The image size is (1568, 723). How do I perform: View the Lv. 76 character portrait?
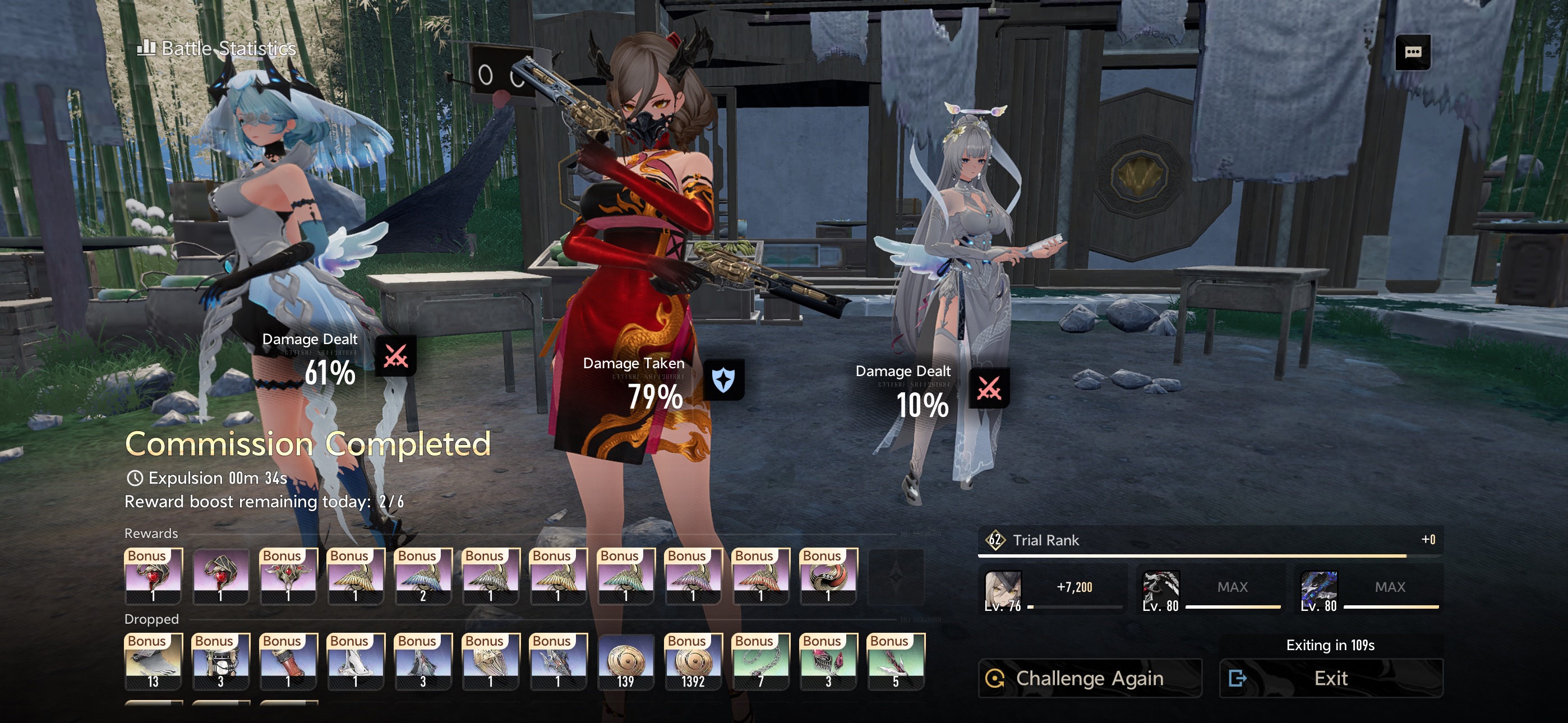click(x=1003, y=589)
